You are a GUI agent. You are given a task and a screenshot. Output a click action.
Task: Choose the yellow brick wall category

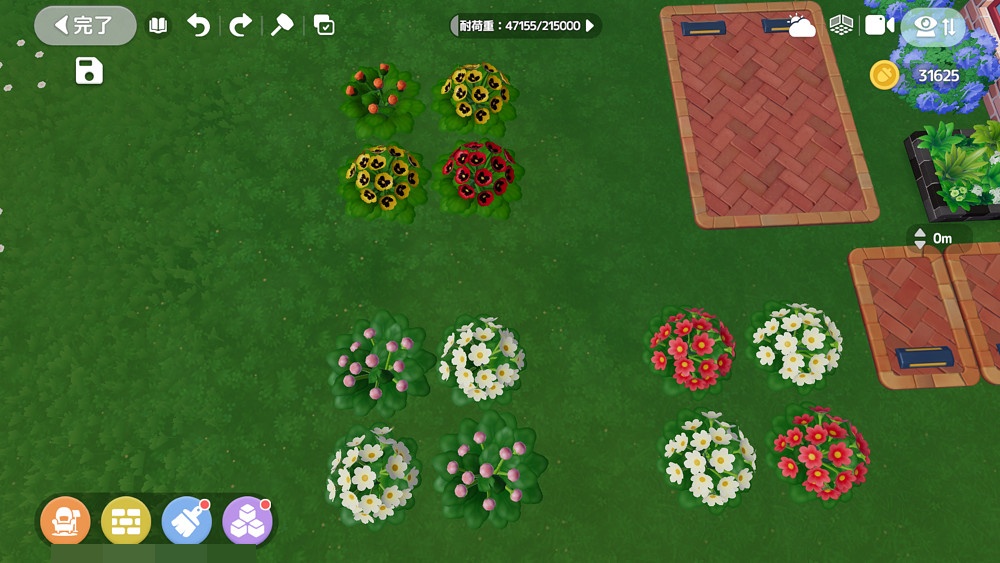(126, 521)
